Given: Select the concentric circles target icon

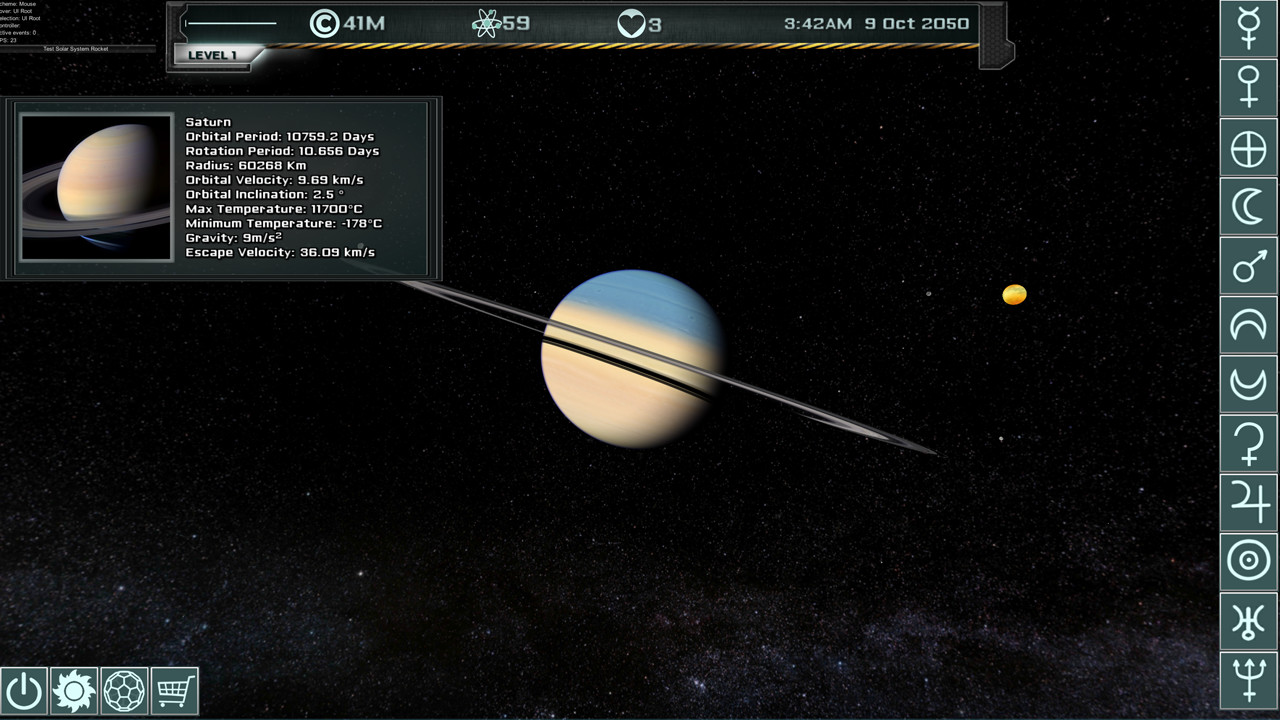Looking at the screenshot, I should (1249, 561).
